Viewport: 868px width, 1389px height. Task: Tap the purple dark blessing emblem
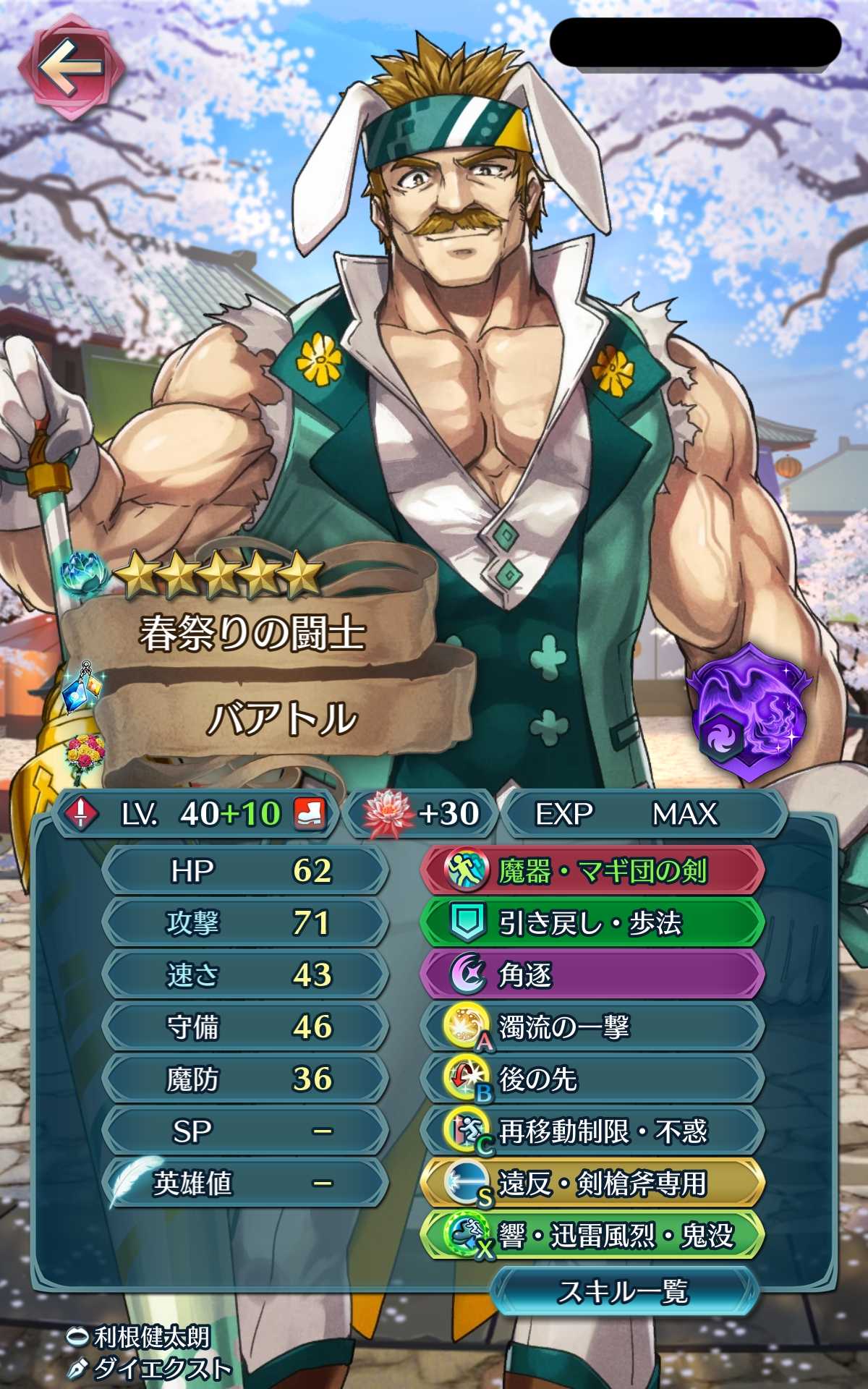click(x=749, y=713)
